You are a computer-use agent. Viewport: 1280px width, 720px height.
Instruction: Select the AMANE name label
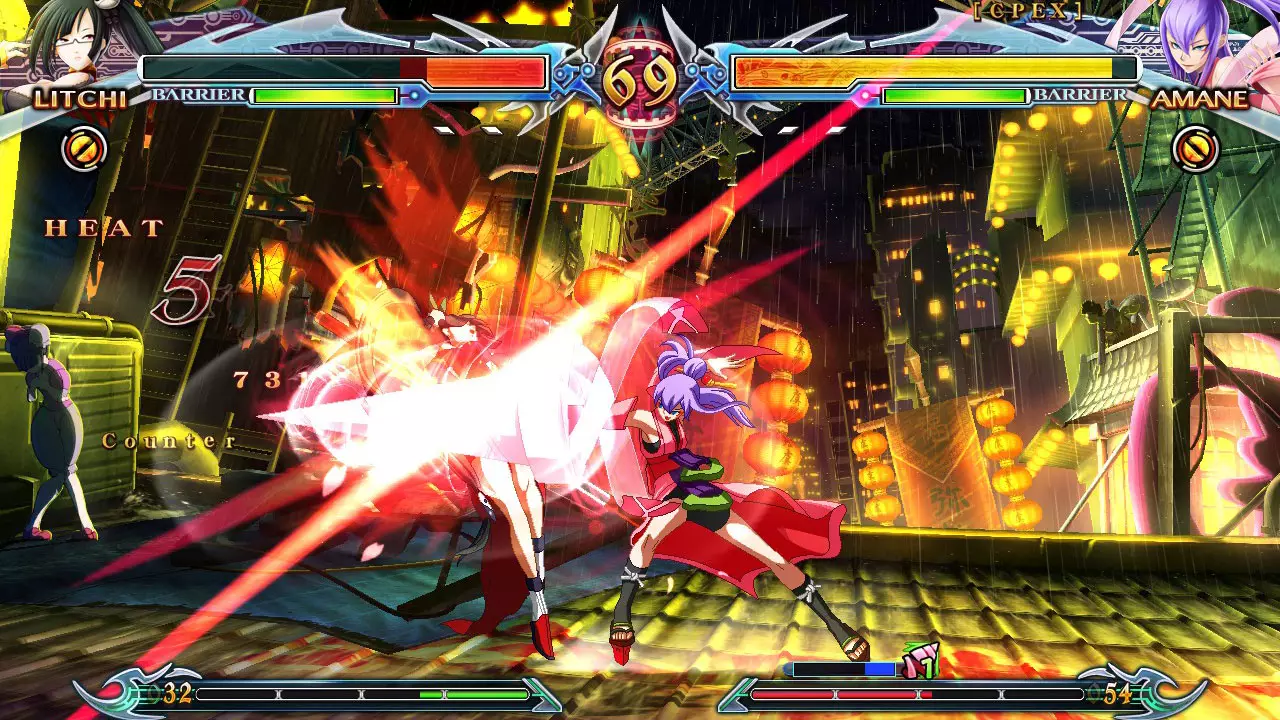point(1200,99)
